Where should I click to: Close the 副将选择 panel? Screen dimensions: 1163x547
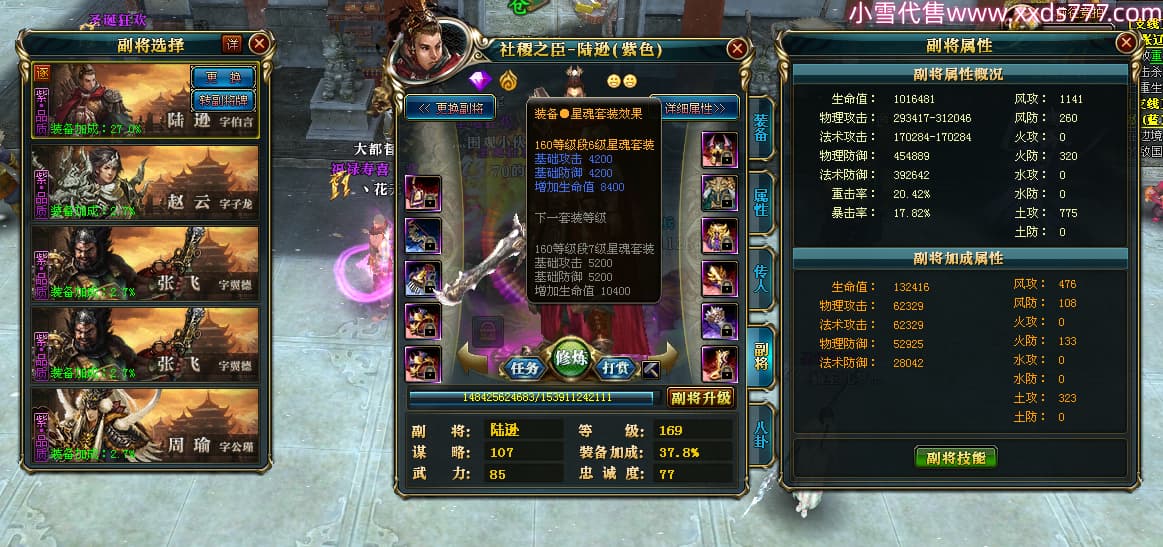[x=259, y=44]
